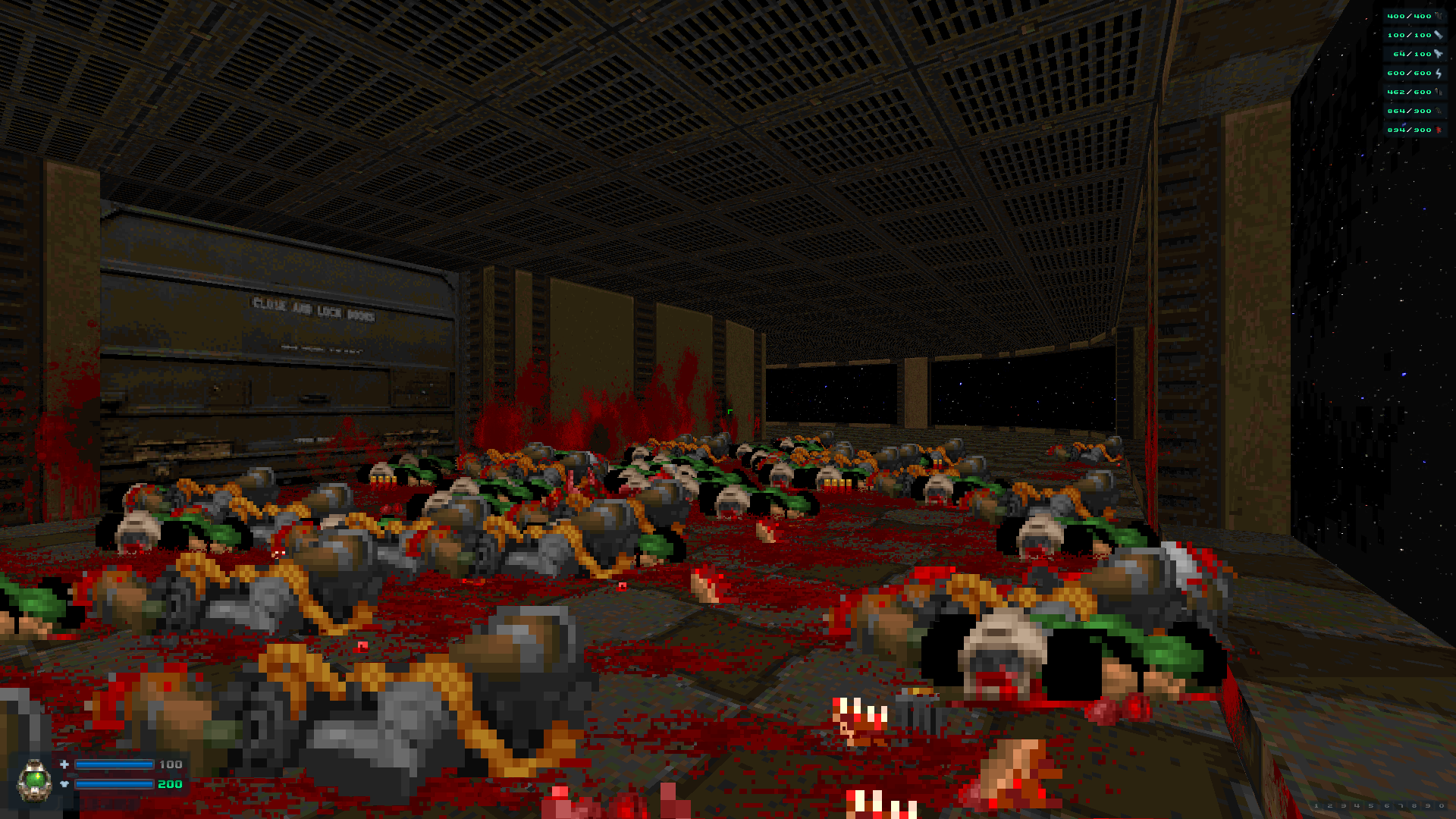Choose weapon slot number 7
The height and width of the screenshot is (819, 1456).
pyautogui.click(x=1401, y=805)
